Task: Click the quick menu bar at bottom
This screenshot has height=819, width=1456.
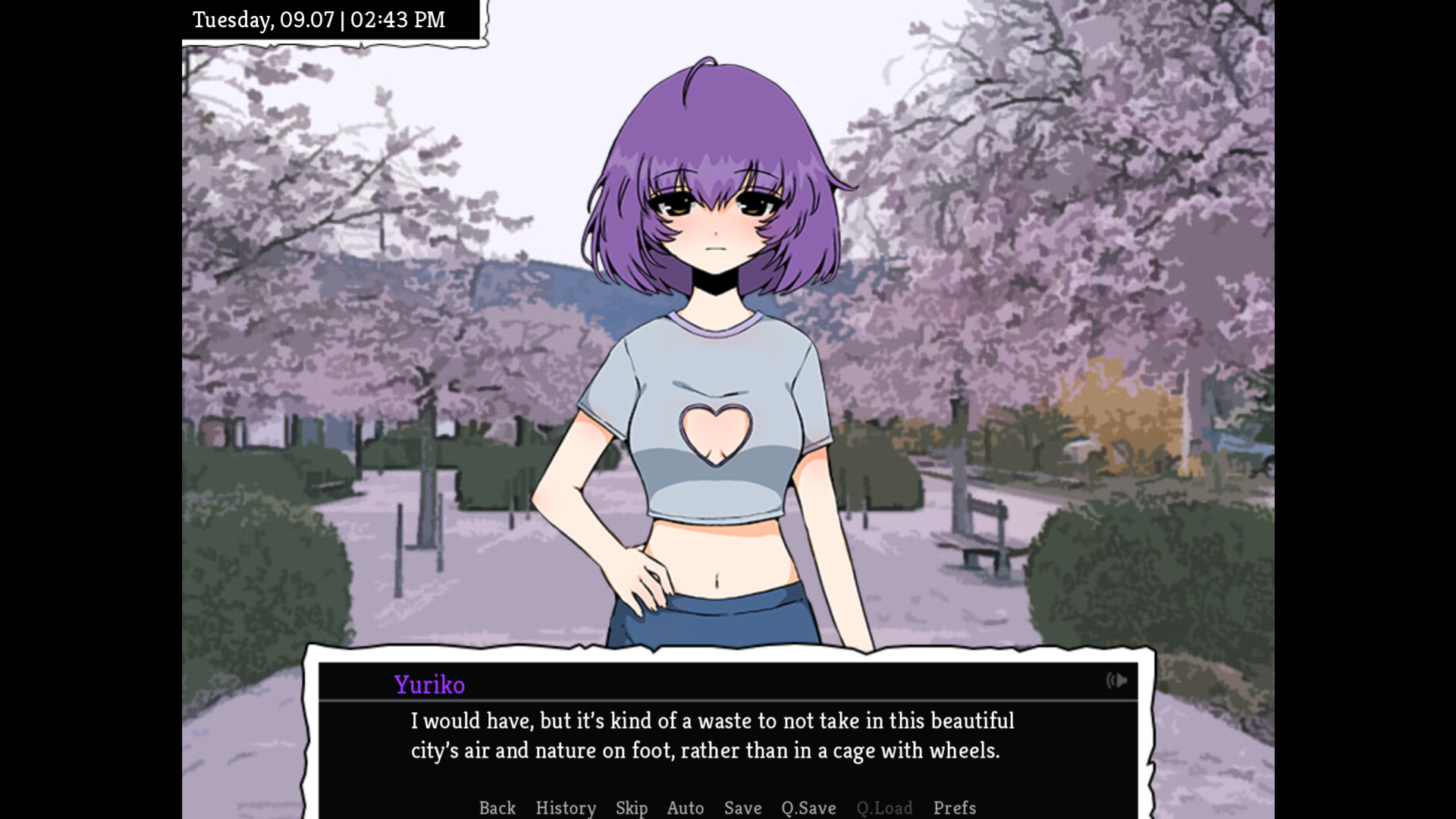Action: coord(724,808)
